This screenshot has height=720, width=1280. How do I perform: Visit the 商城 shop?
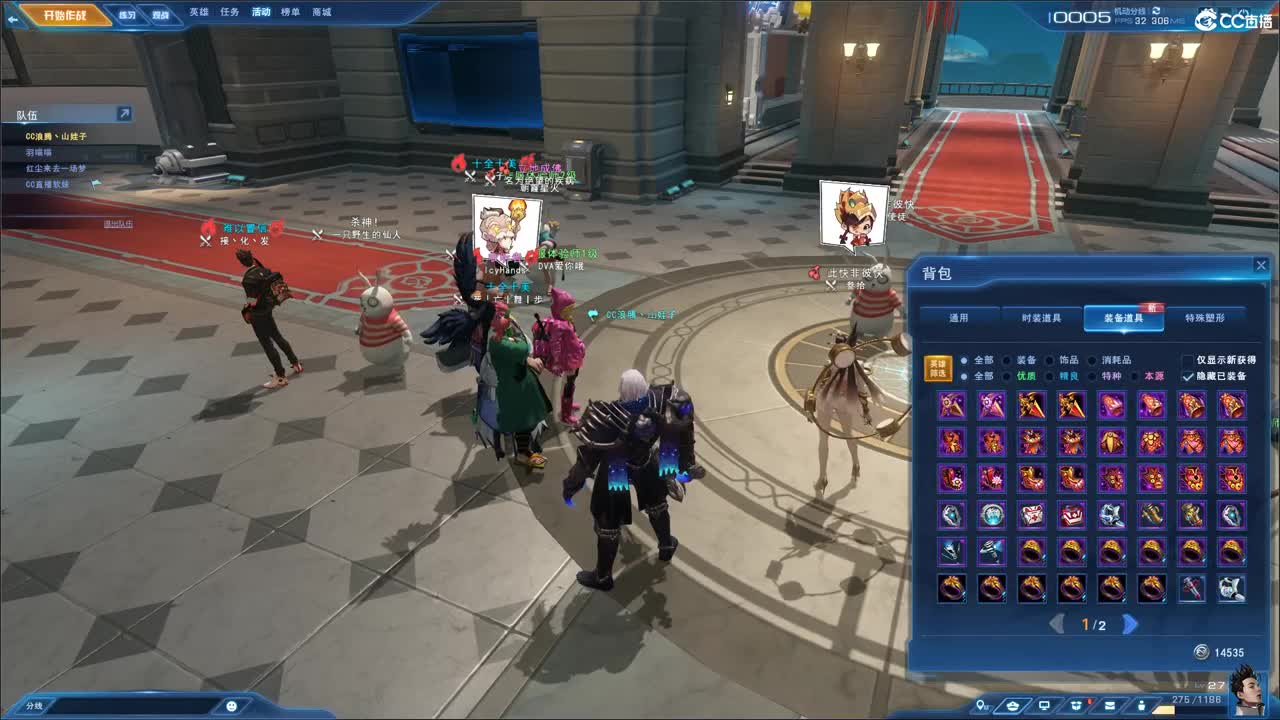322,12
